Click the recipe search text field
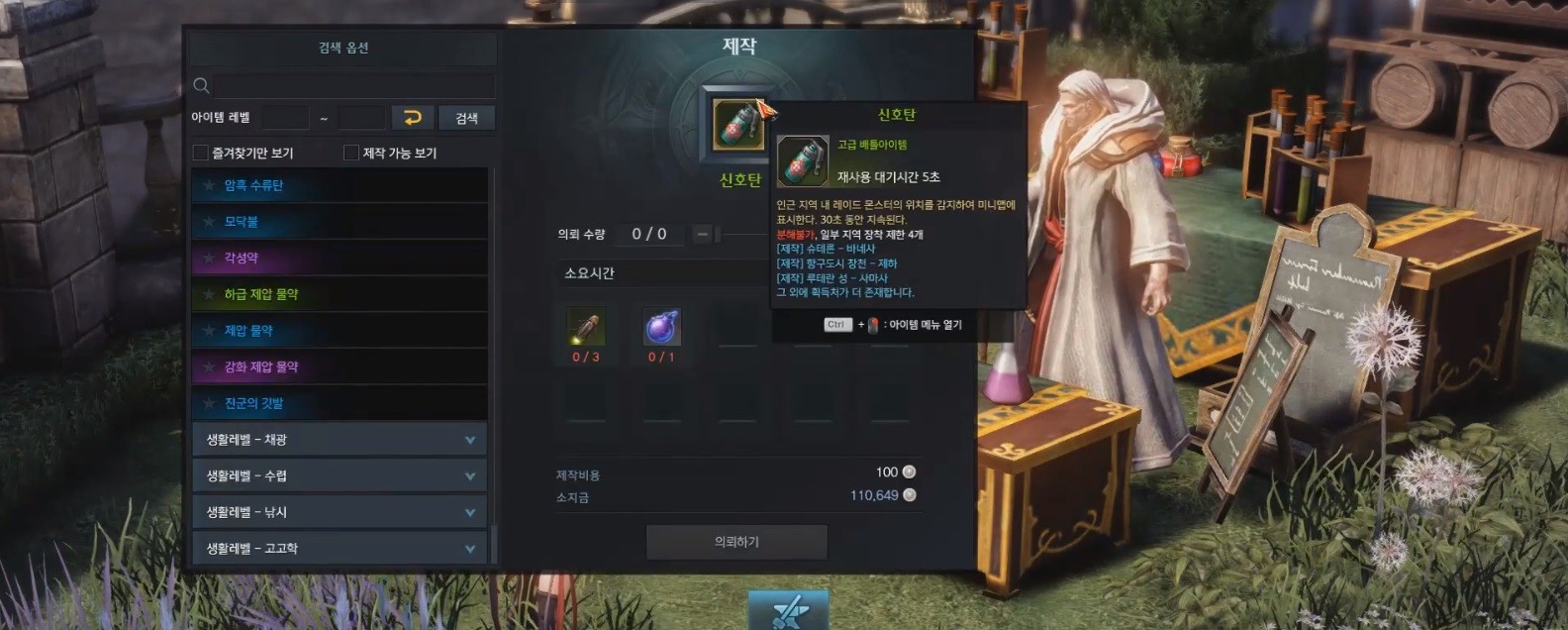 pyautogui.click(x=352, y=85)
